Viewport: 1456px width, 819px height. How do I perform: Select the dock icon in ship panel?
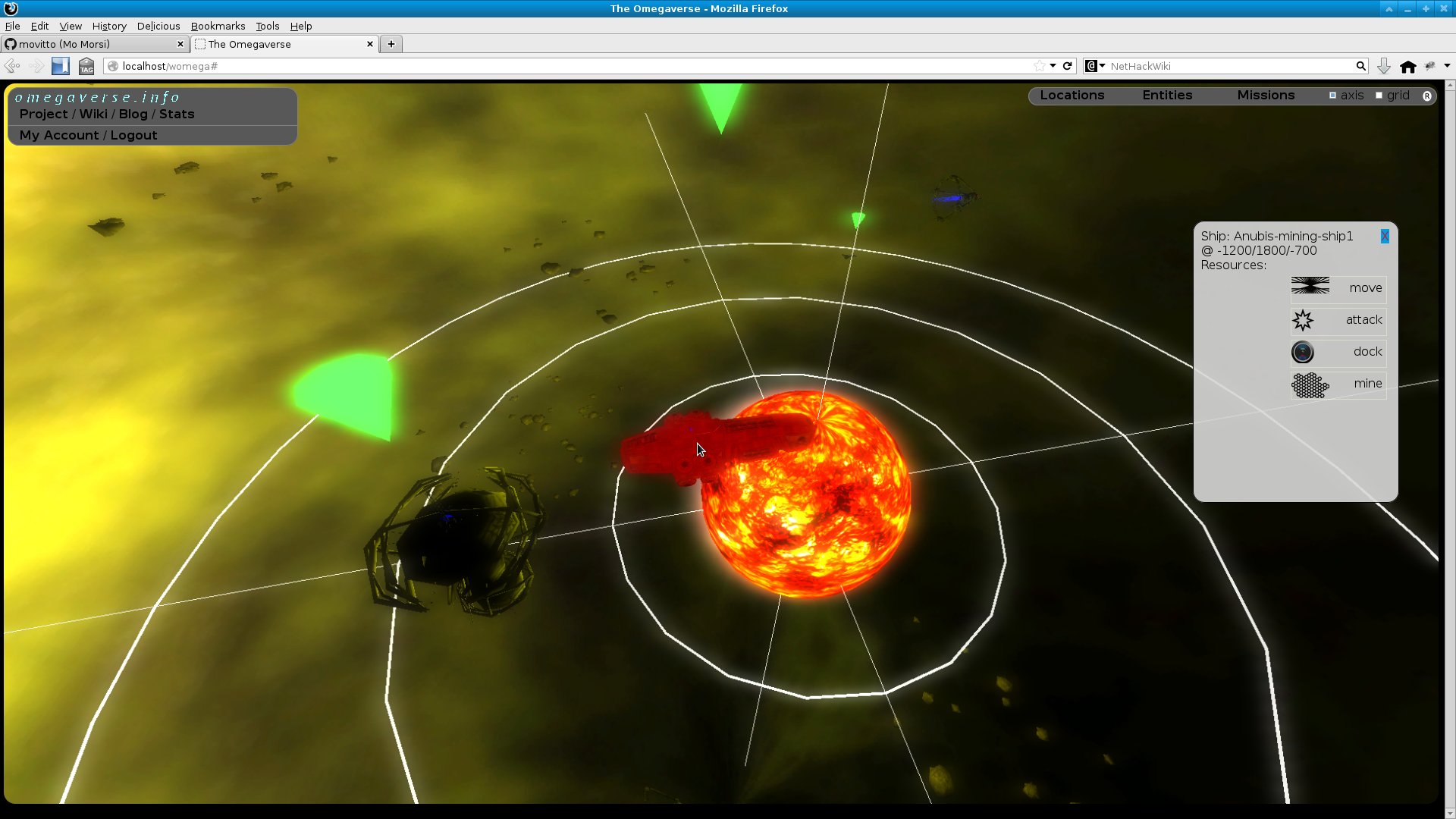click(1302, 351)
